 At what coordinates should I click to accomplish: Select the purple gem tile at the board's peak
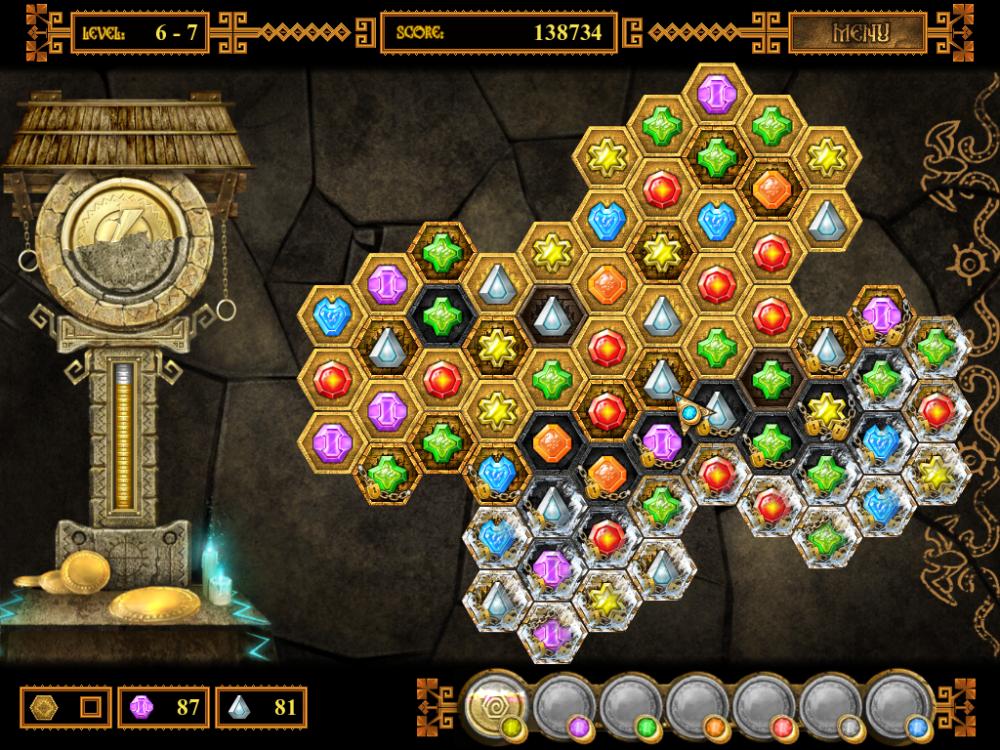pos(716,94)
